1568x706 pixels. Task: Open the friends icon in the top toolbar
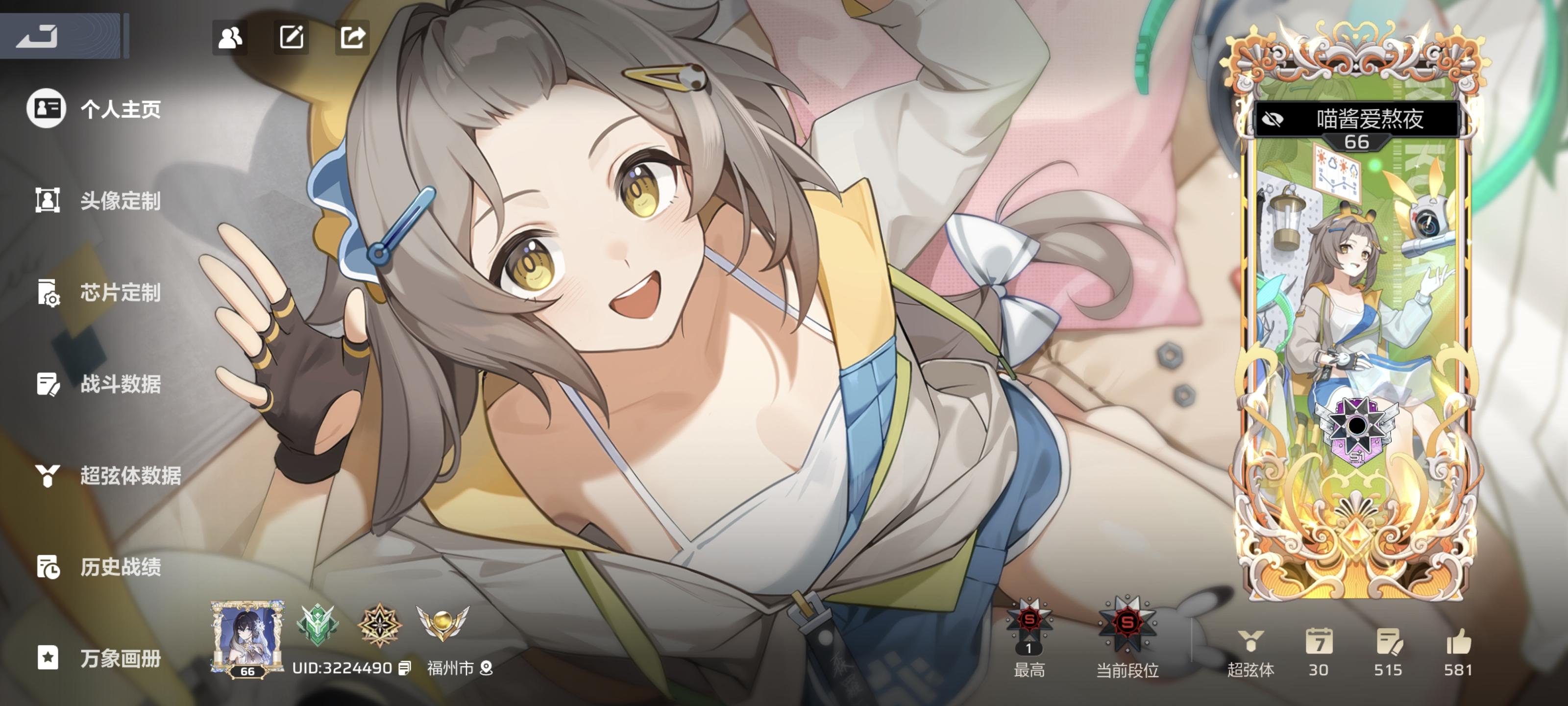[x=230, y=38]
